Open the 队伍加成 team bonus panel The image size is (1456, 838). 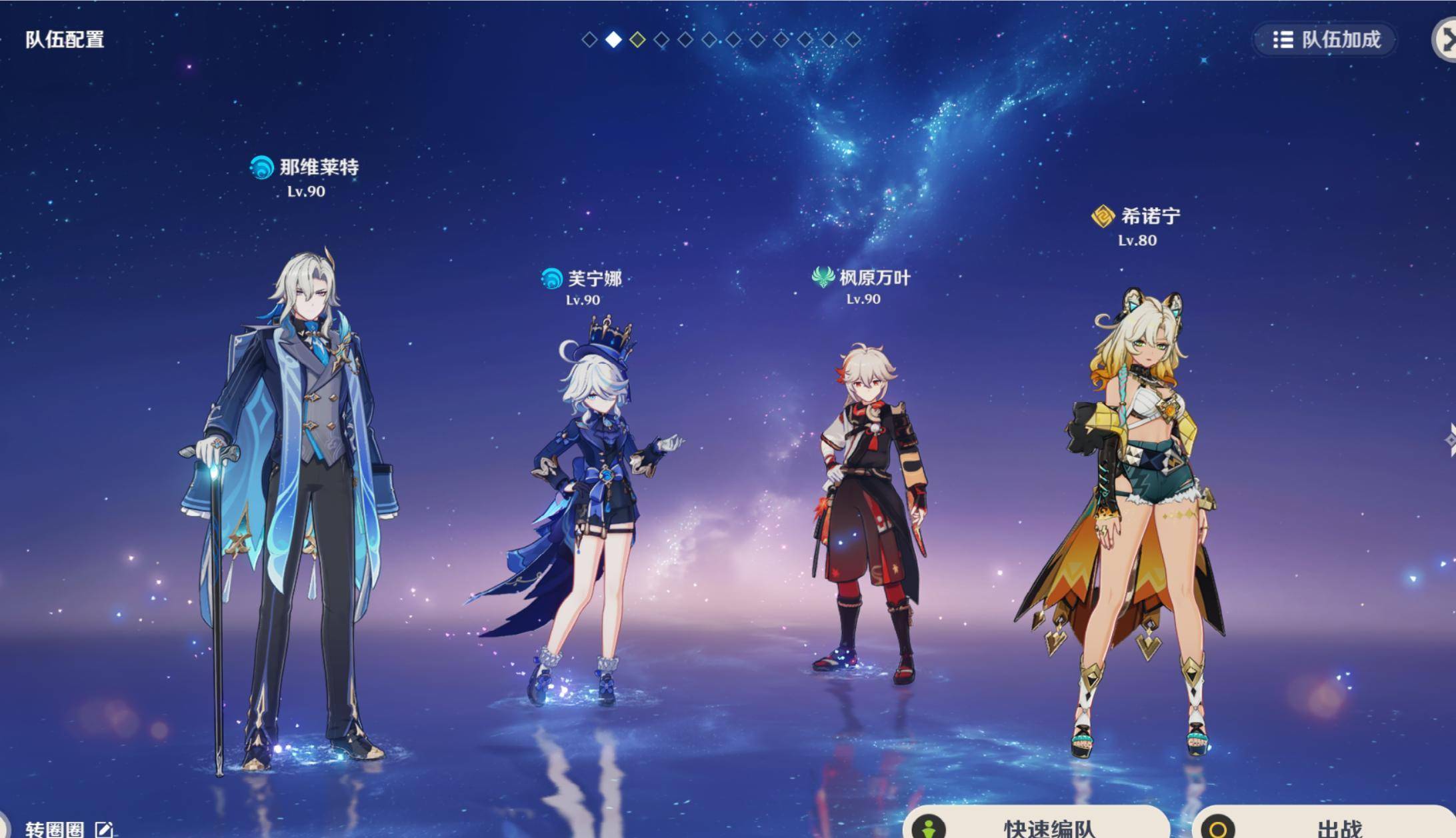click(1326, 40)
